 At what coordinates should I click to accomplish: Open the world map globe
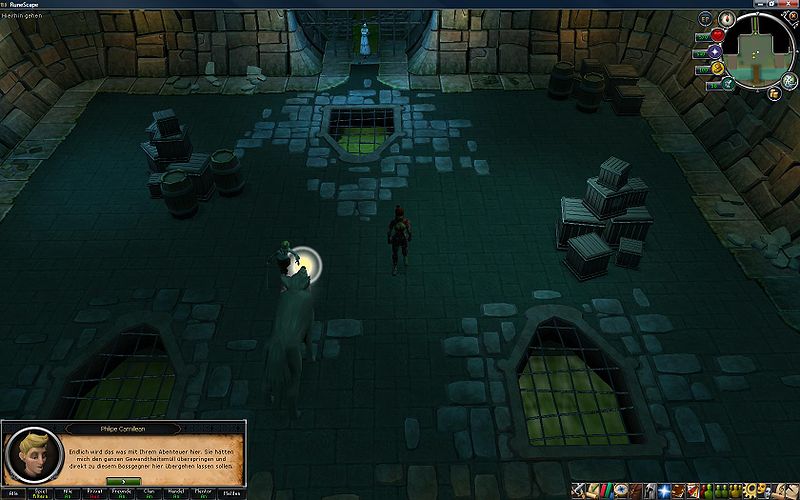(x=785, y=80)
